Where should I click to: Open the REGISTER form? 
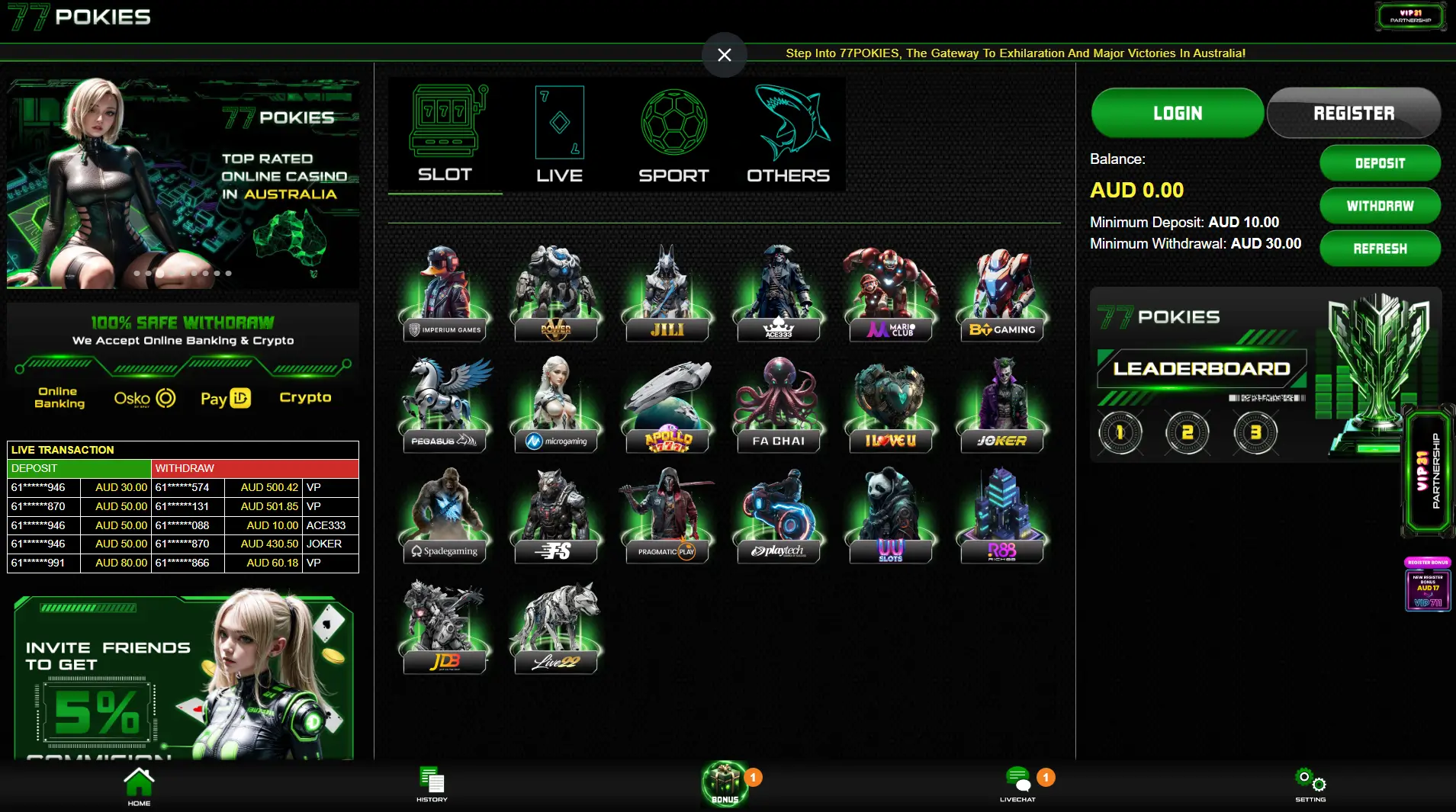coord(1353,113)
